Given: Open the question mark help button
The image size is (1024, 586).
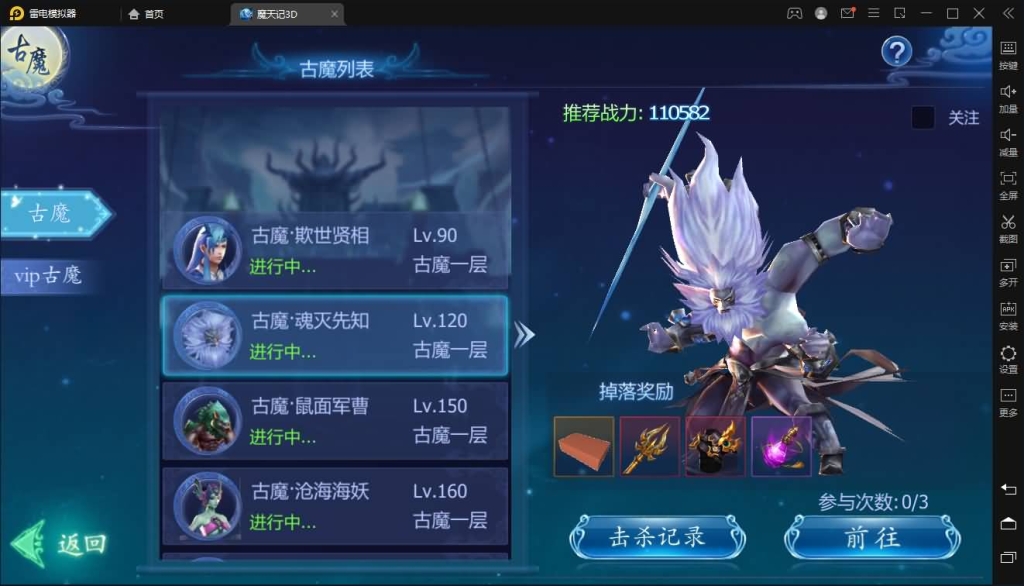Looking at the screenshot, I should (896, 52).
